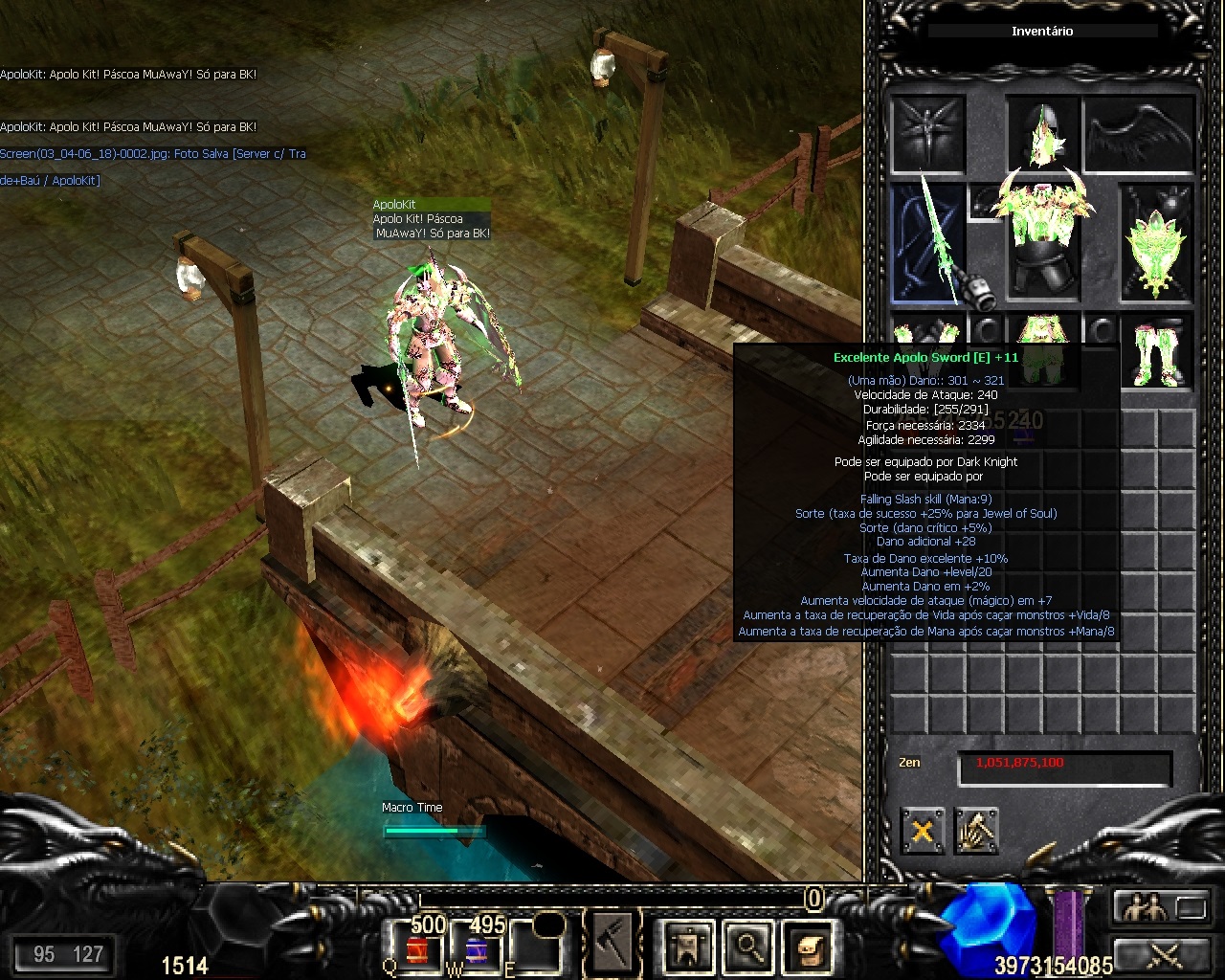Select the equipped Apolo Sword weapon slot
Image resolution: width=1225 pixels, height=980 pixels.
tap(928, 244)
